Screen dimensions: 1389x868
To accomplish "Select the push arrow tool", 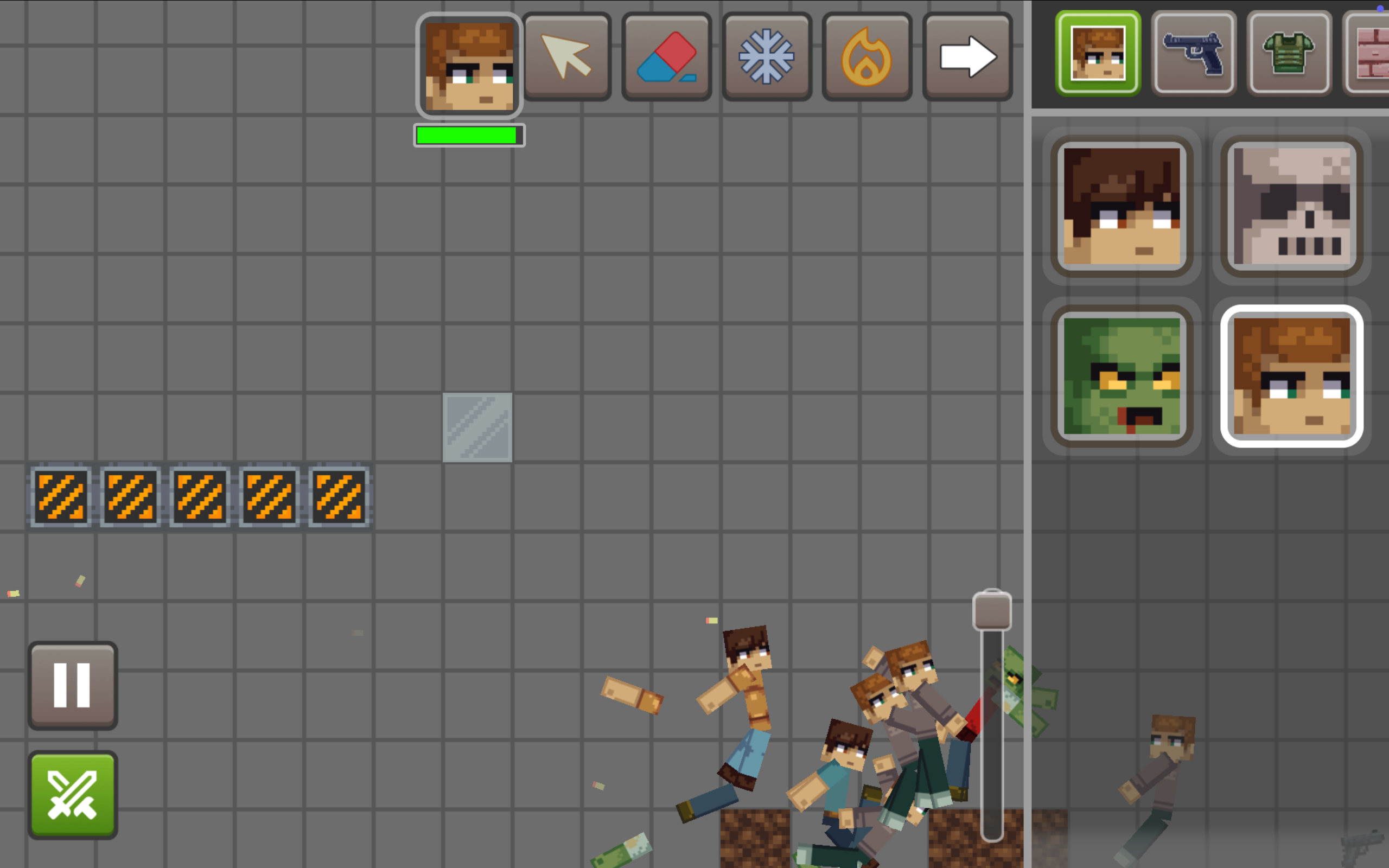I will [x=966, y=56].
